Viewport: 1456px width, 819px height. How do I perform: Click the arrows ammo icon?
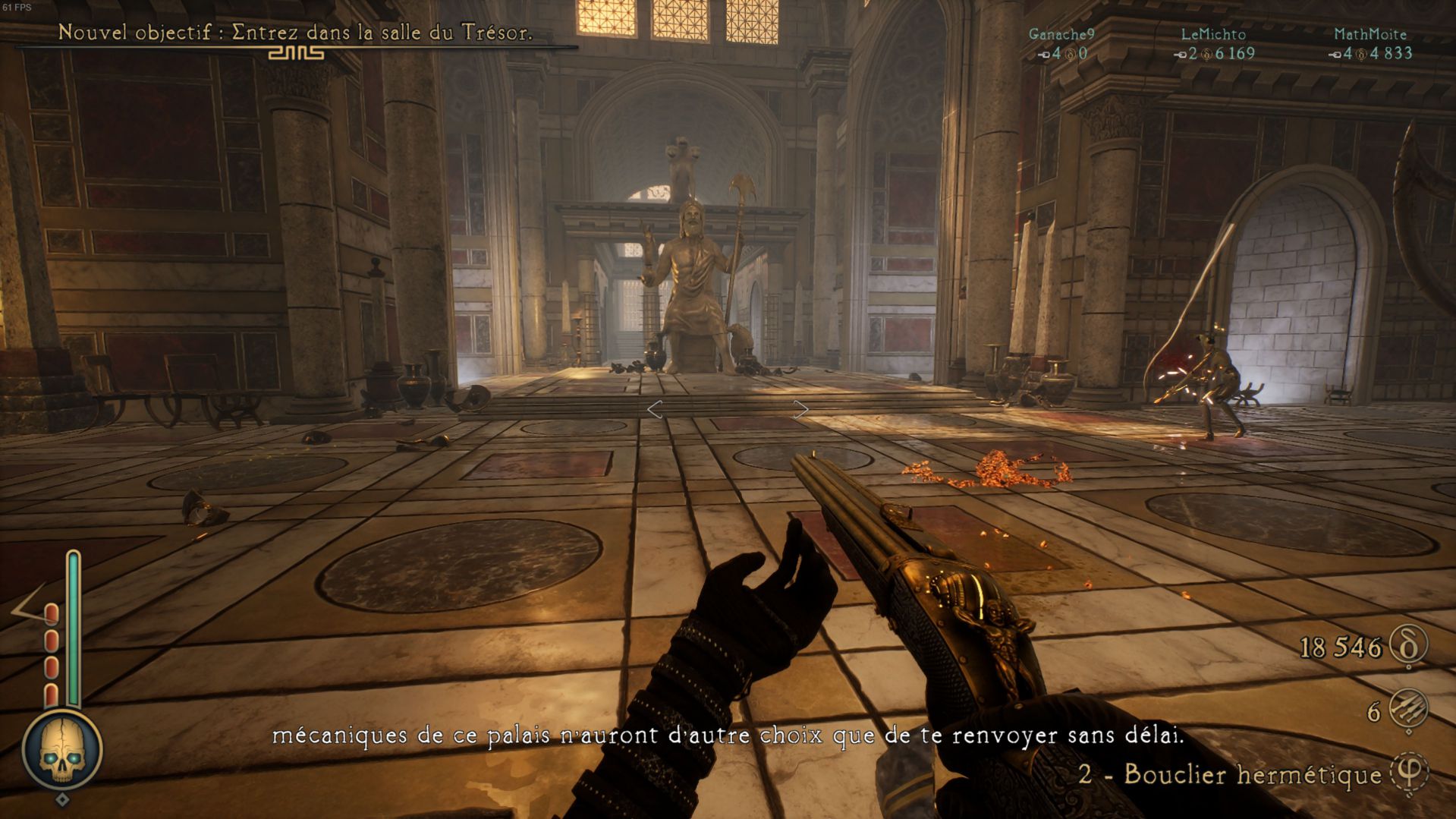tap(1409, 710)
